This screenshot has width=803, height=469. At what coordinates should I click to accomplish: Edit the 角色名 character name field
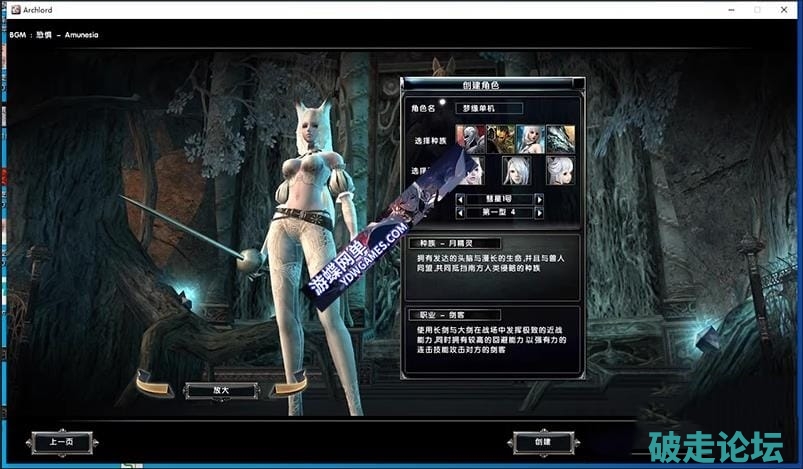tap(488, 107)
